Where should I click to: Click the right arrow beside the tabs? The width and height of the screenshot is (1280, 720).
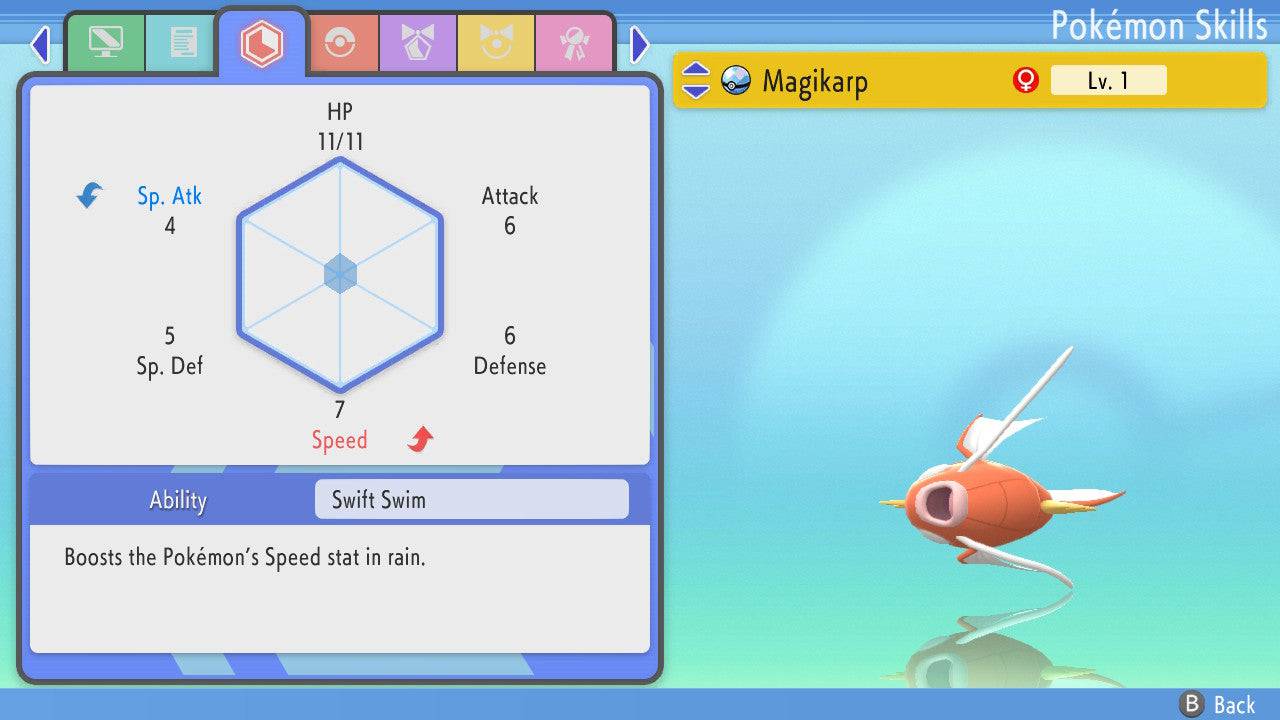[640, 44]
